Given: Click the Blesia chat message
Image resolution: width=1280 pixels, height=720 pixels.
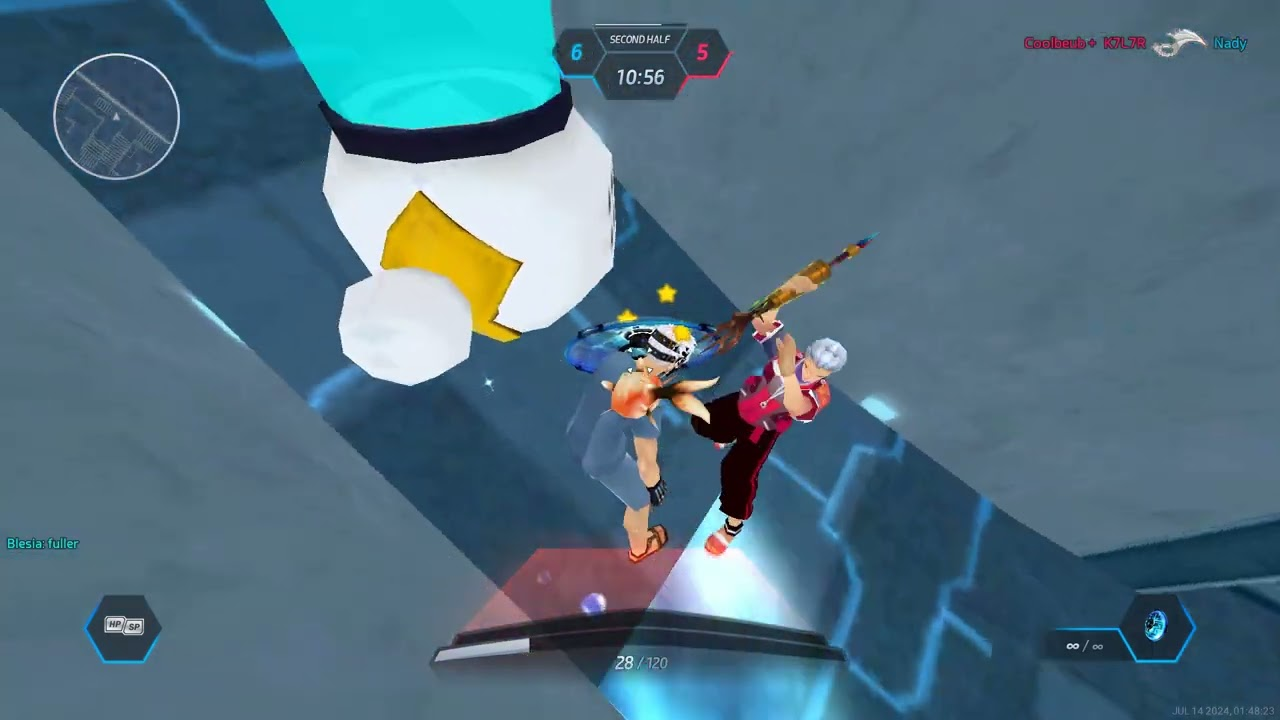Looking at the screenshot, I should (x=43, y=544).
